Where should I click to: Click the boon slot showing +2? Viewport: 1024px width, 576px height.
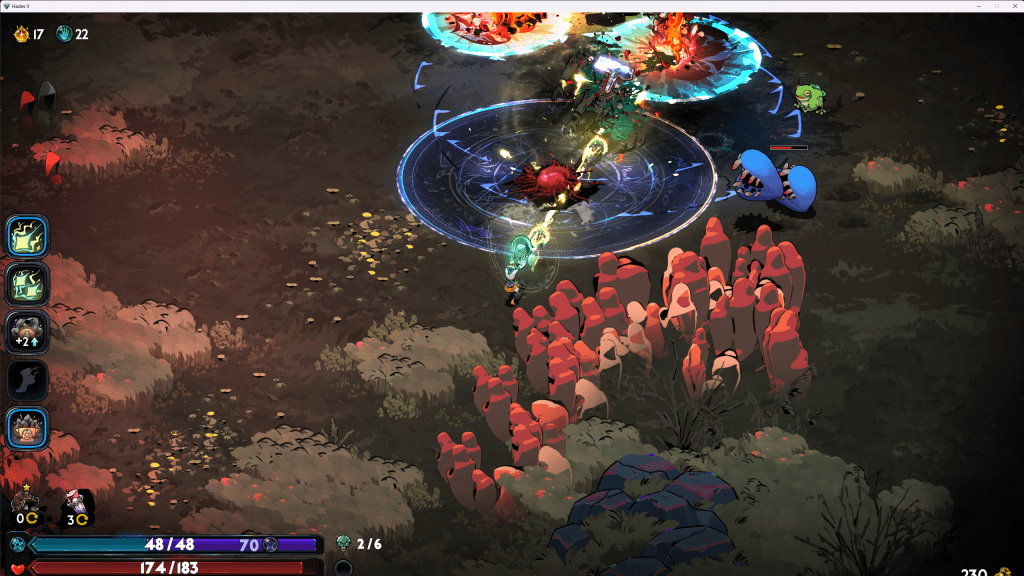27,331
